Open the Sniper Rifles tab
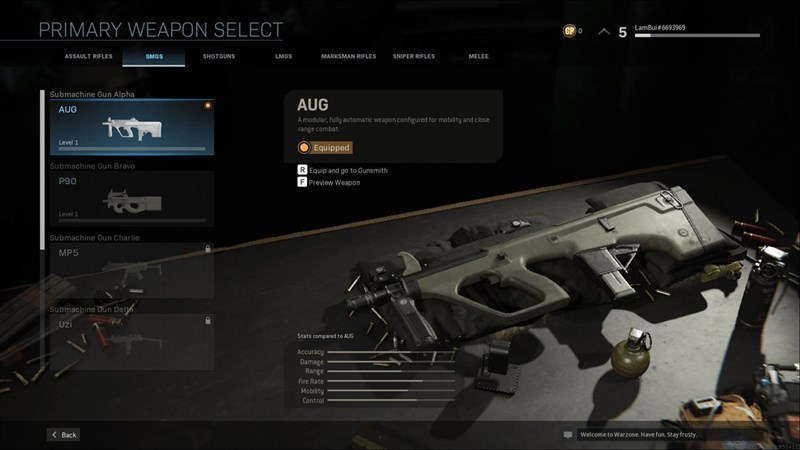The image size is (800, 450). (413, 56)
